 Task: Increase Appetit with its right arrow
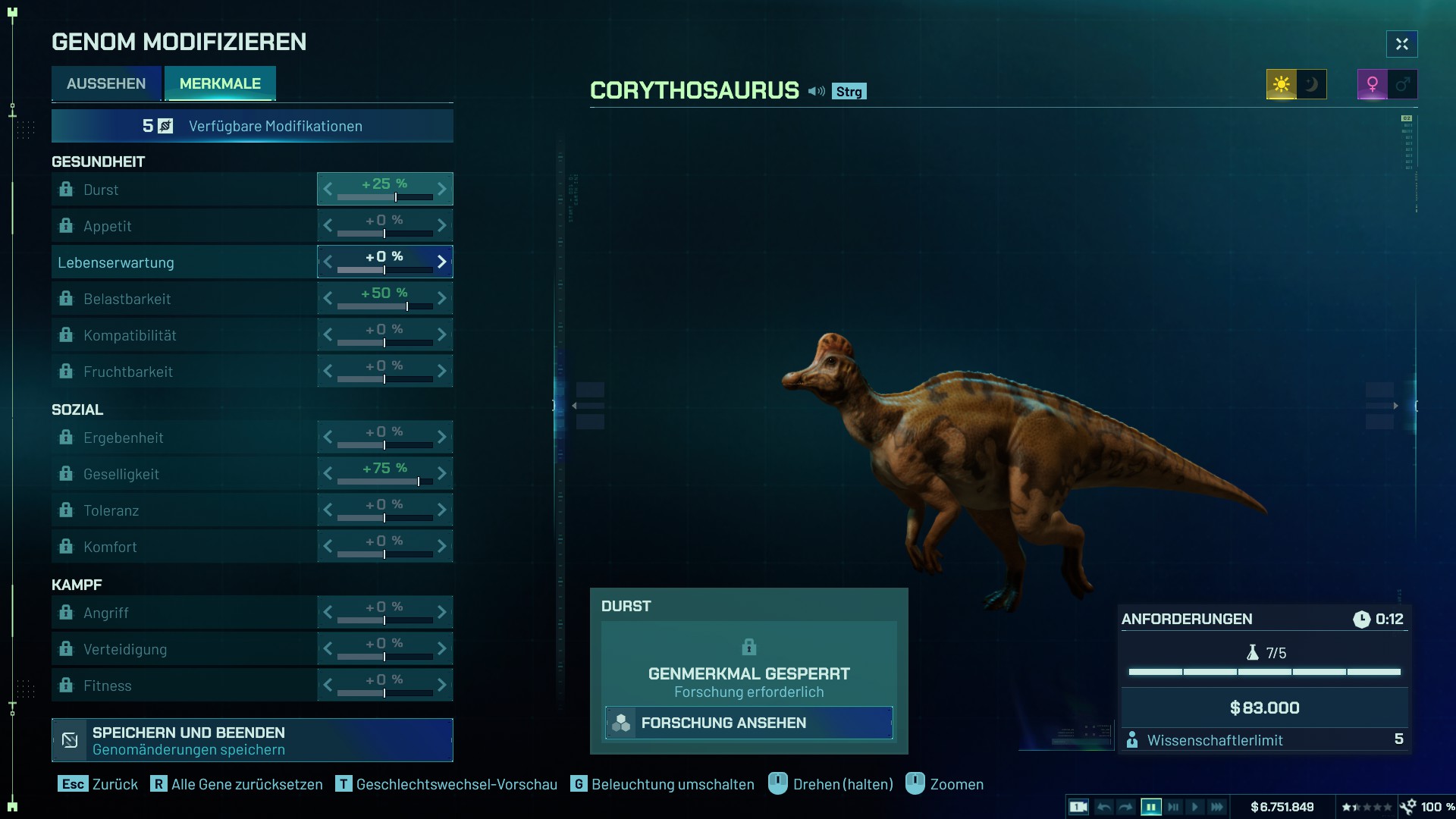[442, 225]
